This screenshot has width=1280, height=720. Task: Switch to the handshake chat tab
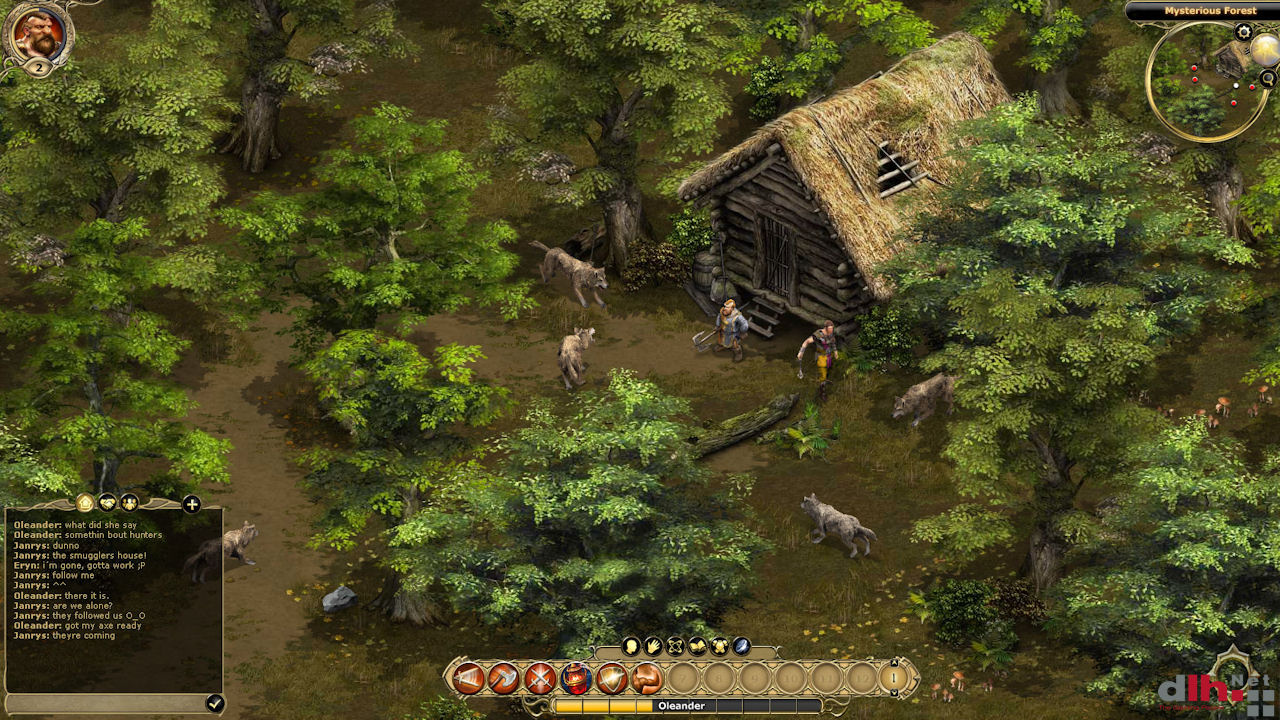(107, 503)
